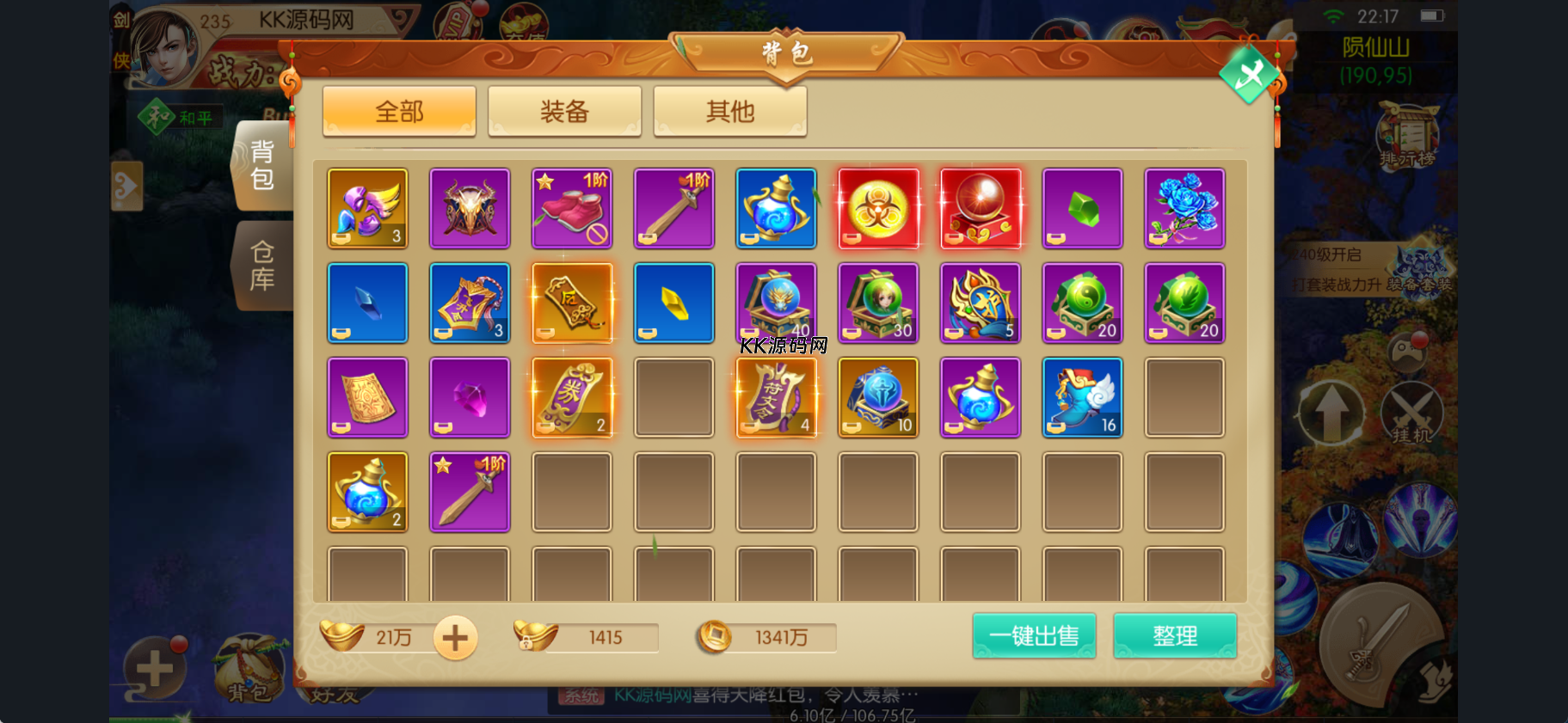The width and height of the screenshot is (1568, 723).
Task: Open the 装备 equipment tab
Action: coord(564,111)
